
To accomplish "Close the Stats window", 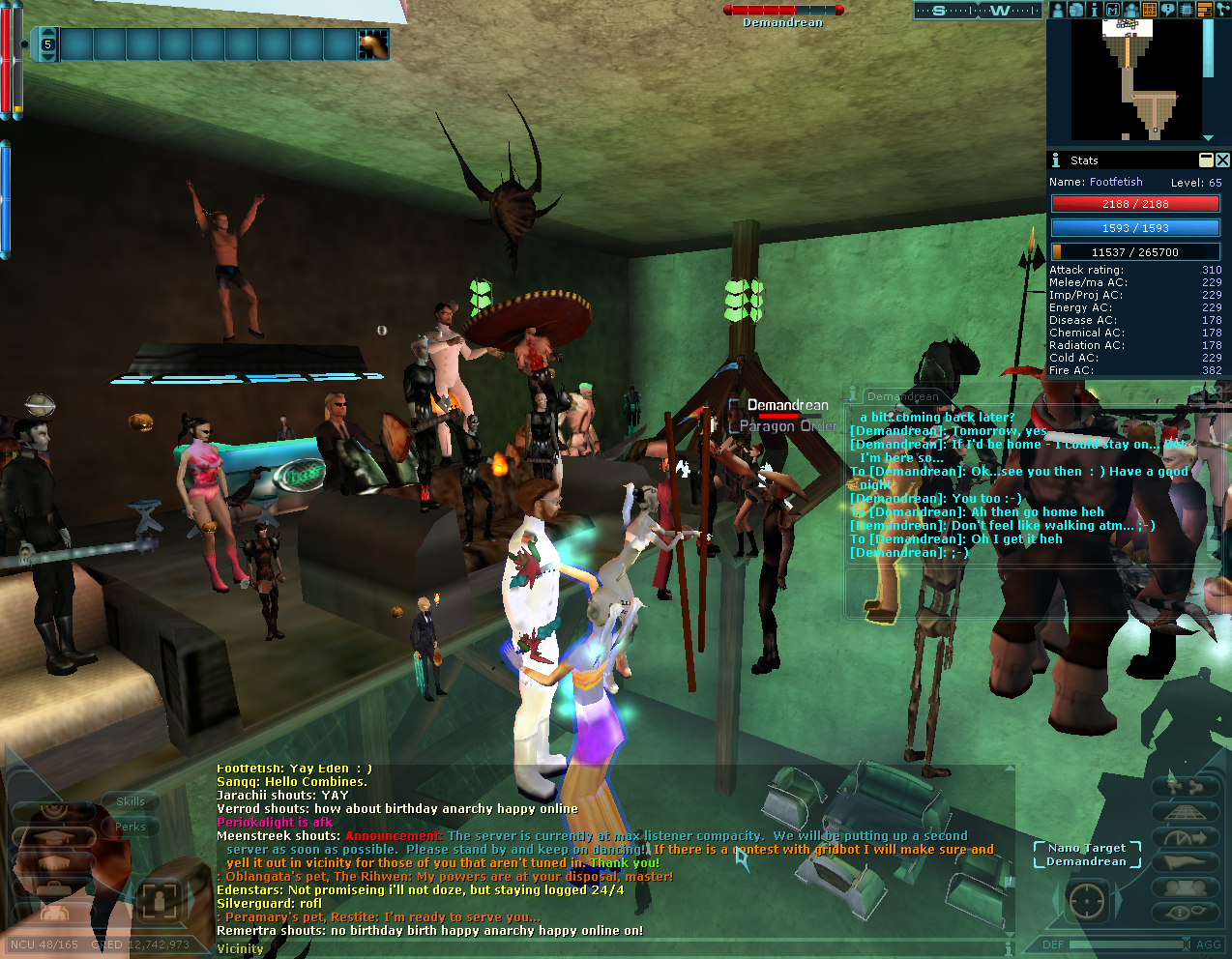I will (x=1222, y=160).
